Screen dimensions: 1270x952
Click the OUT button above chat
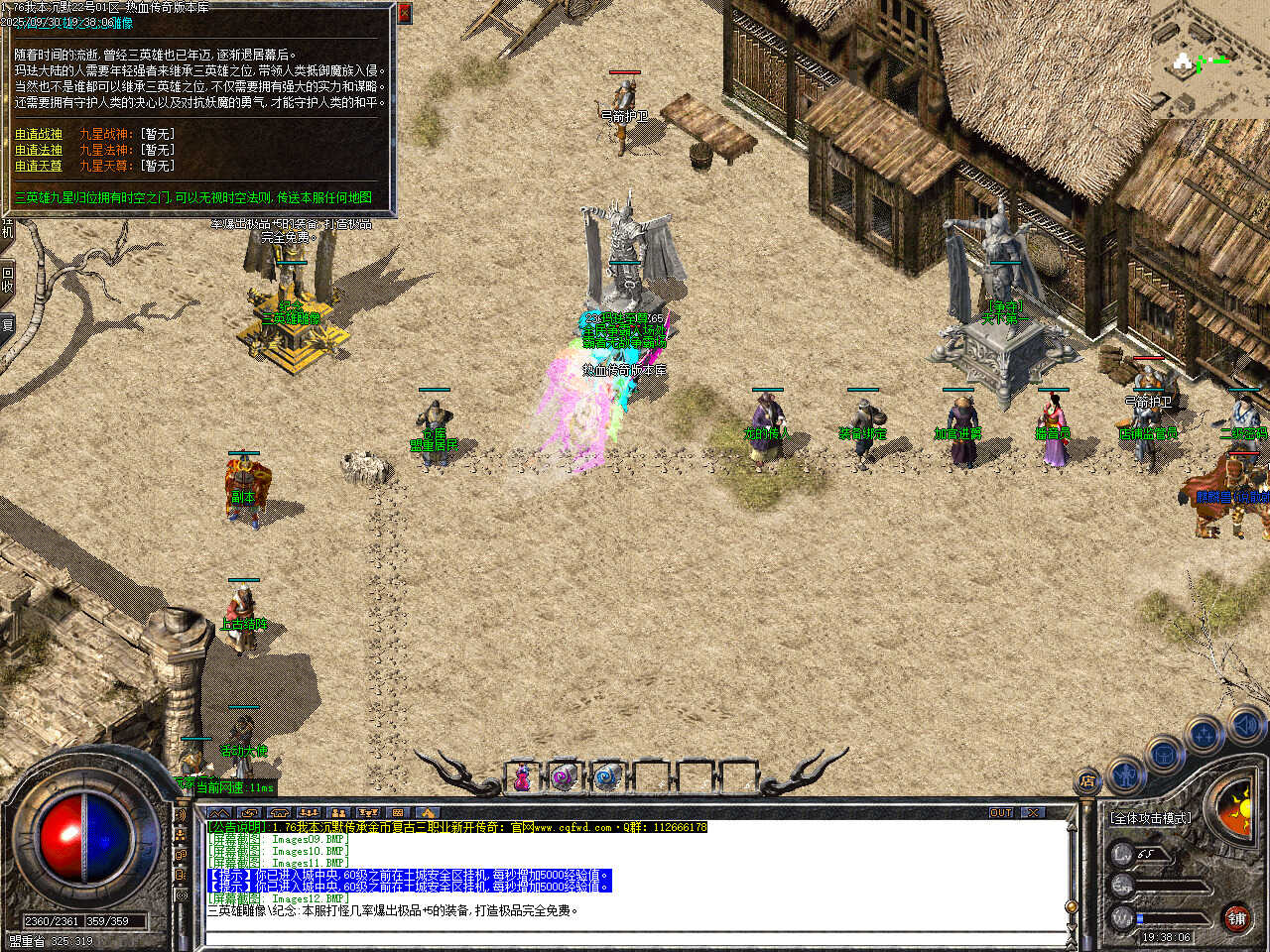click(x=1001, y=812)
